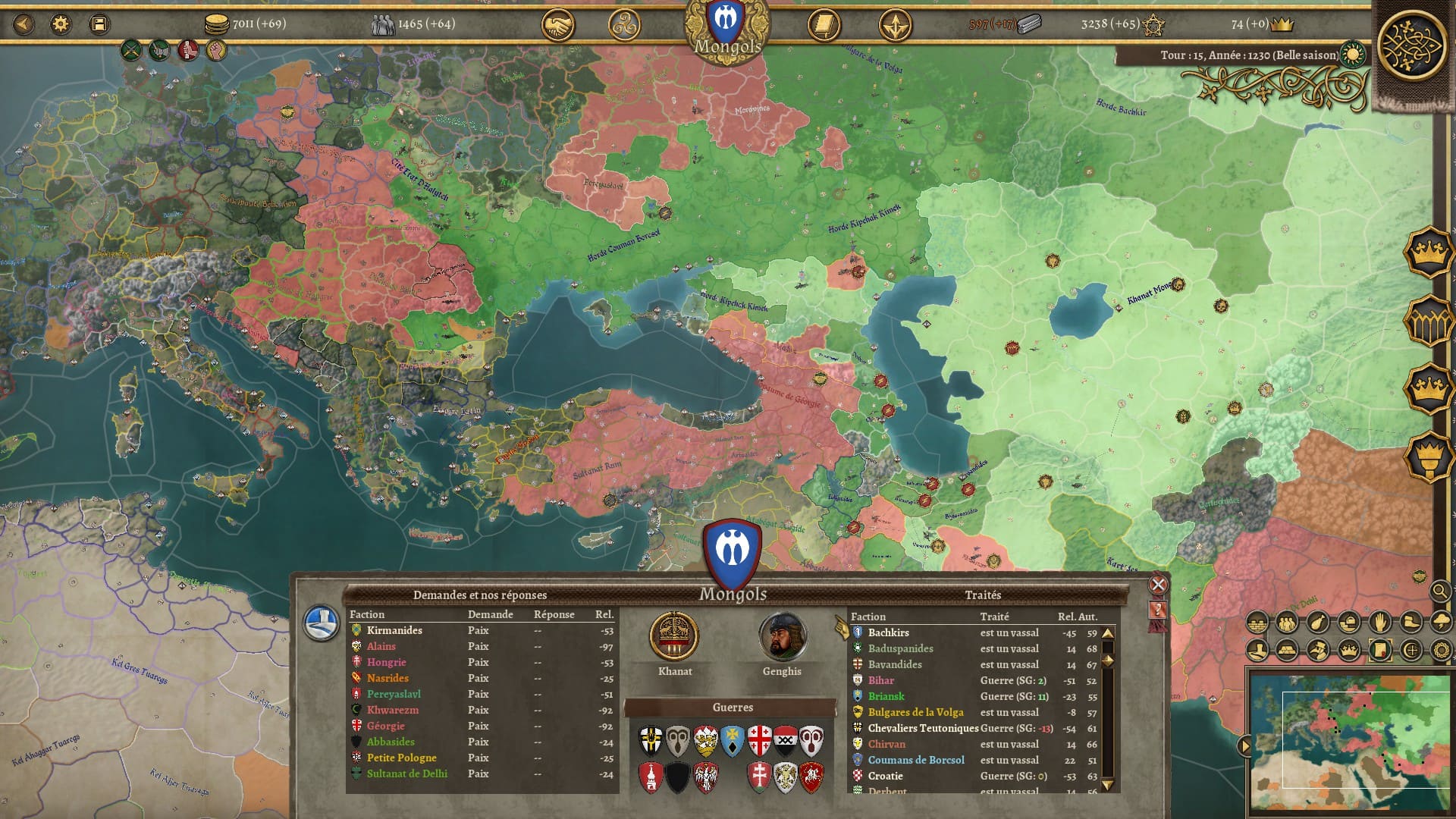The image size is (1456, 819).
Task: Go back with the arrow button
Action: click(x=24, y=24)
